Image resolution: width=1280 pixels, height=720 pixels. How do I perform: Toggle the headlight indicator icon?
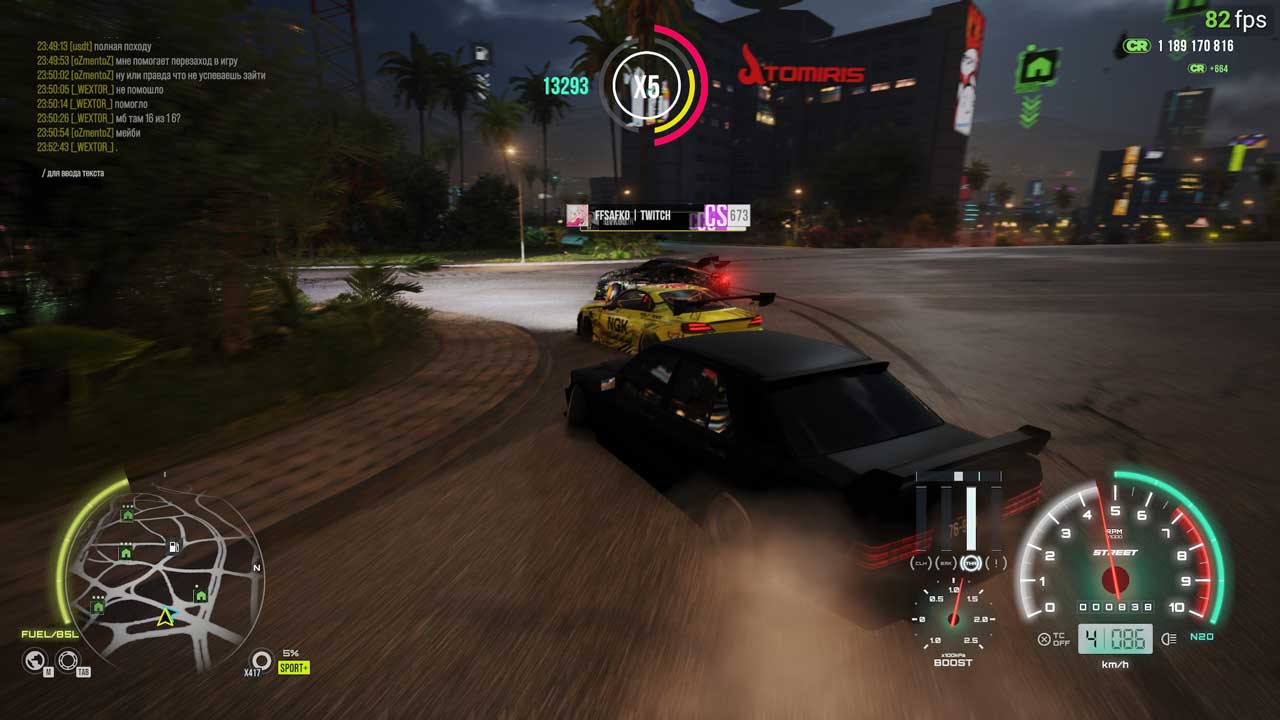pyautogui.click(x=1169, y=639)
